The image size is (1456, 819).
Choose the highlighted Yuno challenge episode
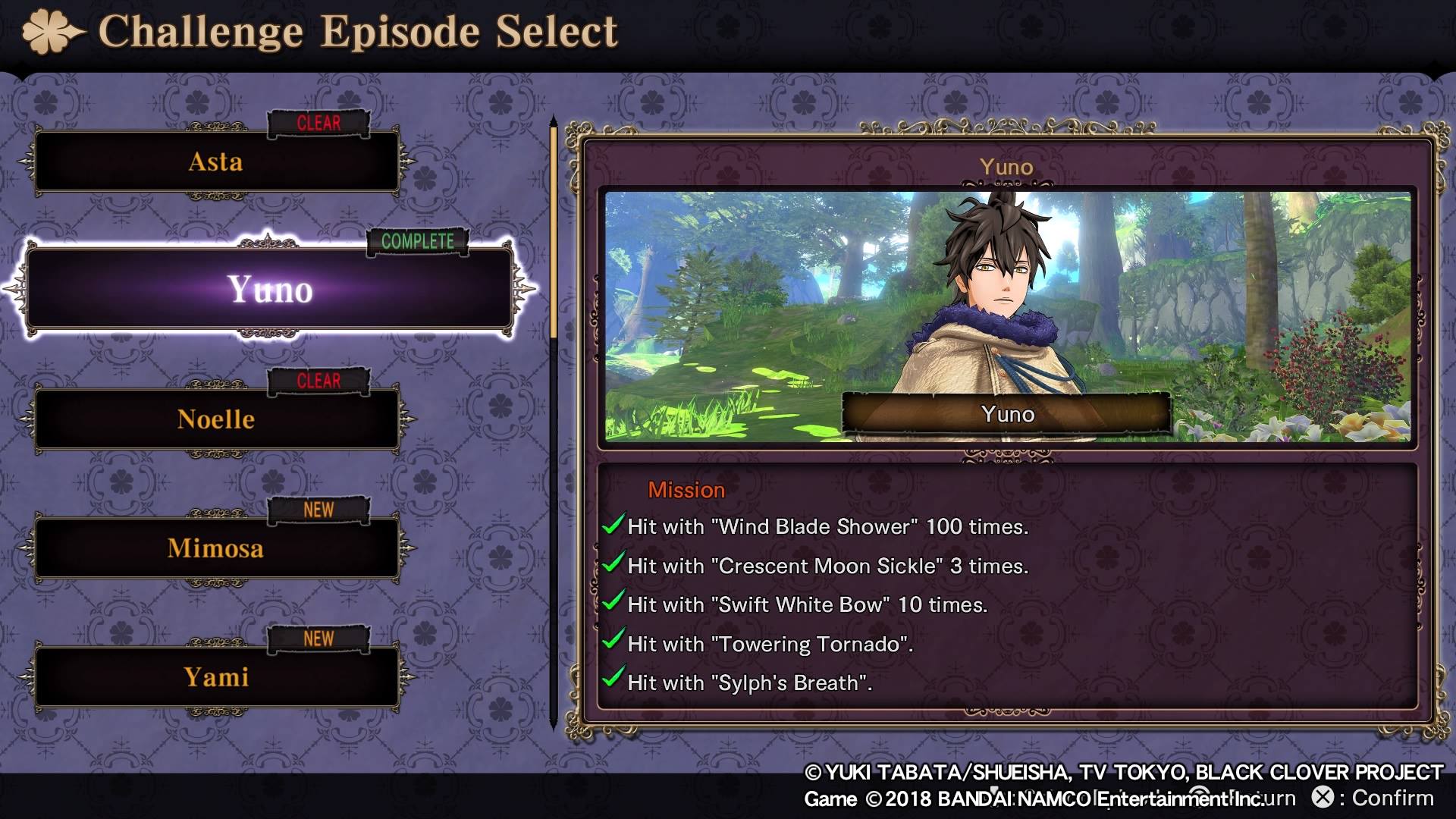click(x=270, y=290)
